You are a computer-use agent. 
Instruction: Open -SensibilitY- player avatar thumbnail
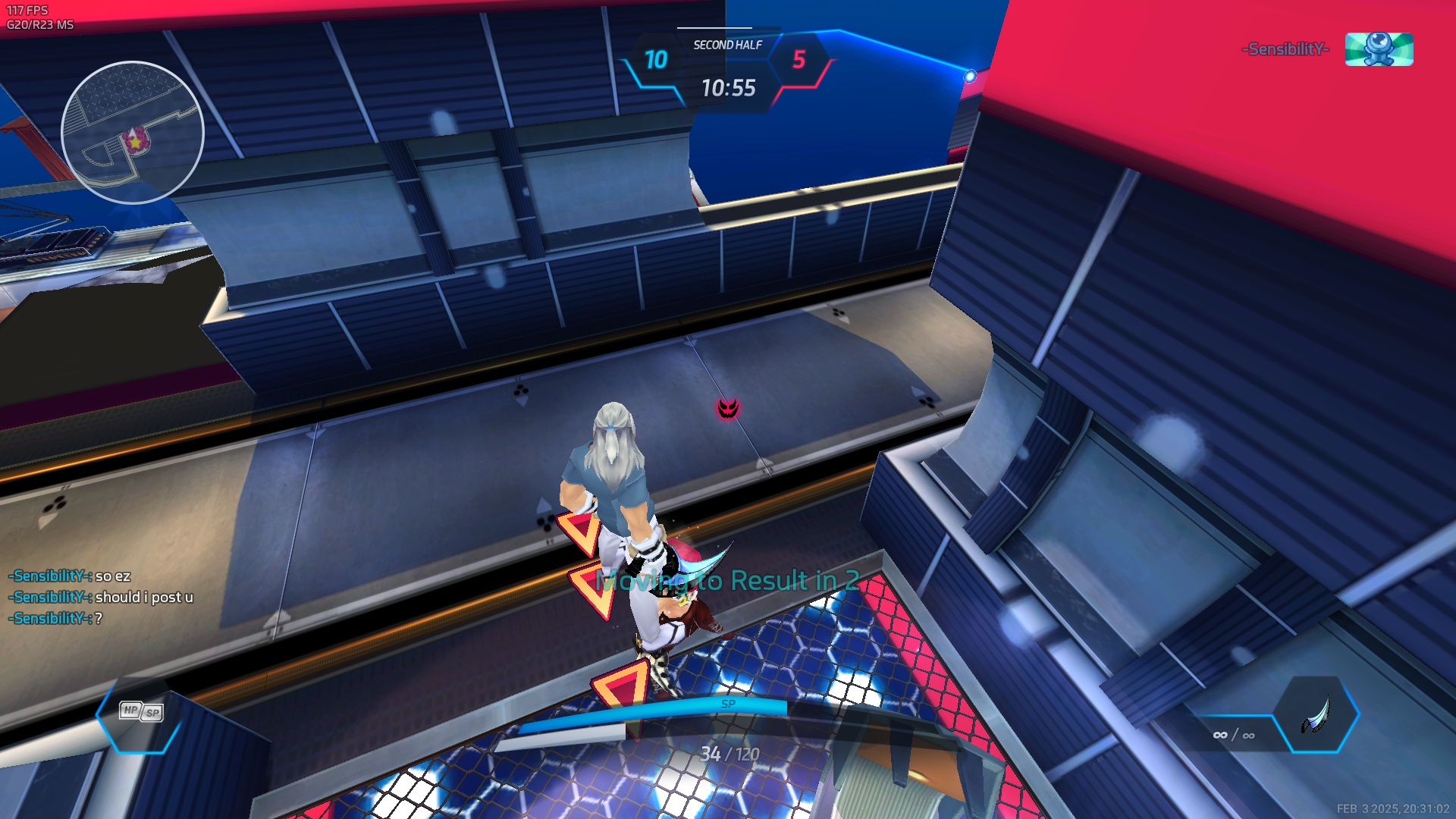point(1379,49)
